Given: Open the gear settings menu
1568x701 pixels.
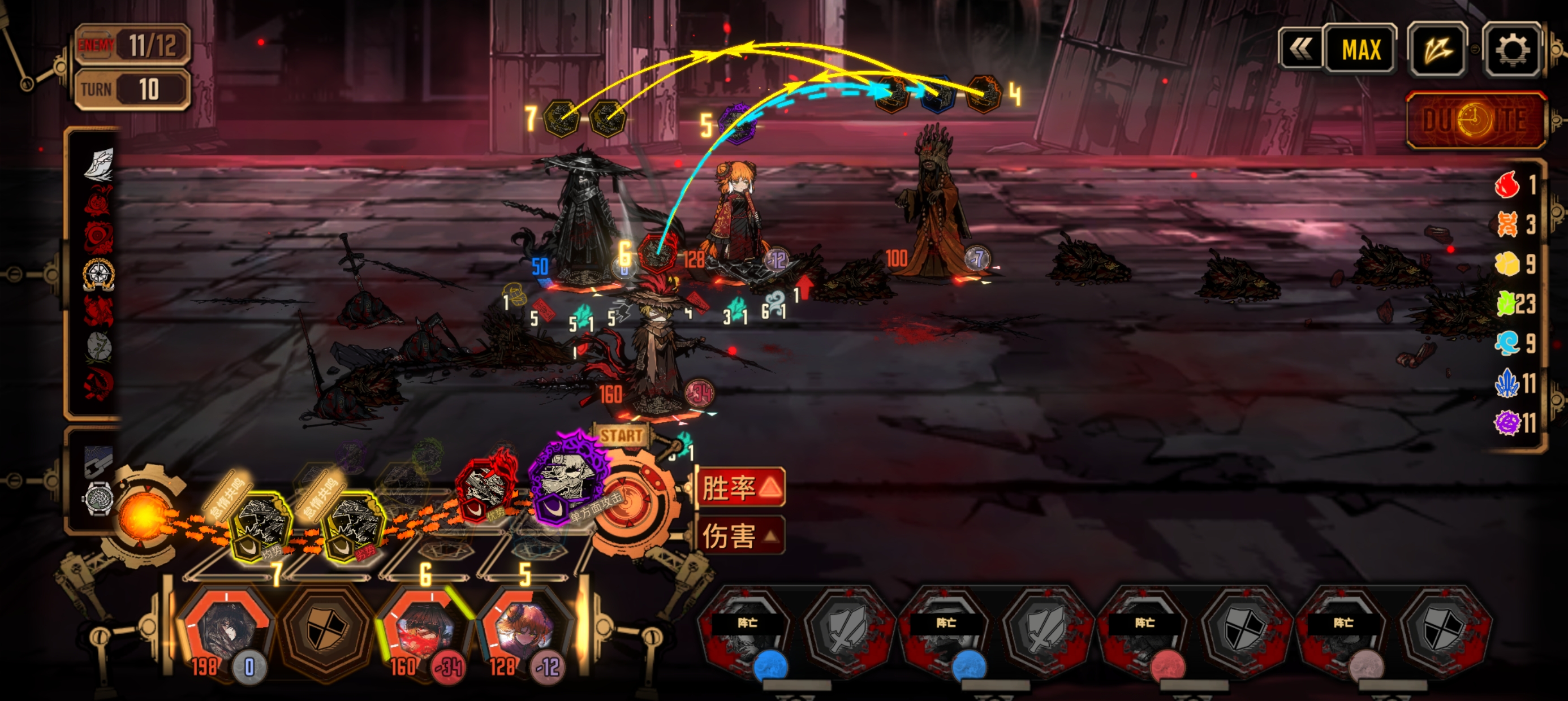Looking at the screenshot, I should coord(1512,49).
